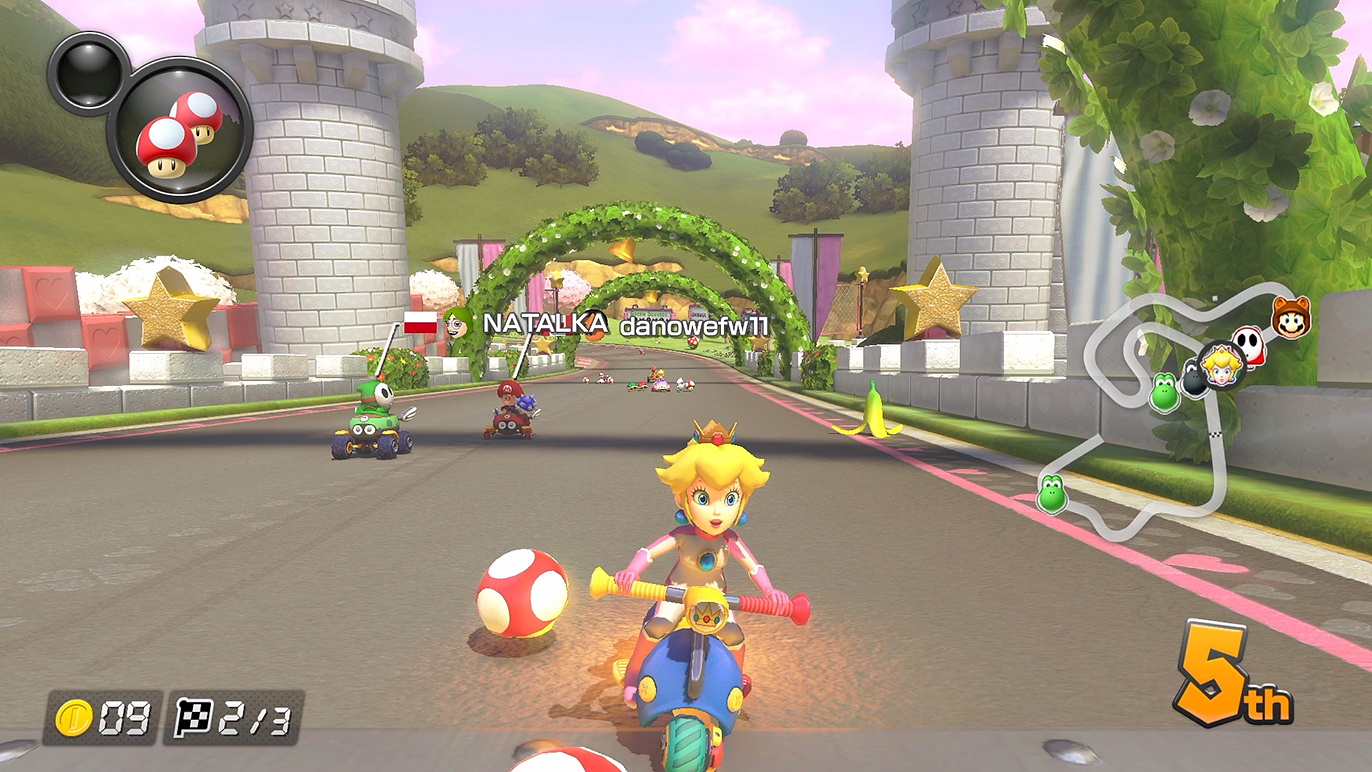Pick the white Shy Guy minimap marker

[1249, 345]
